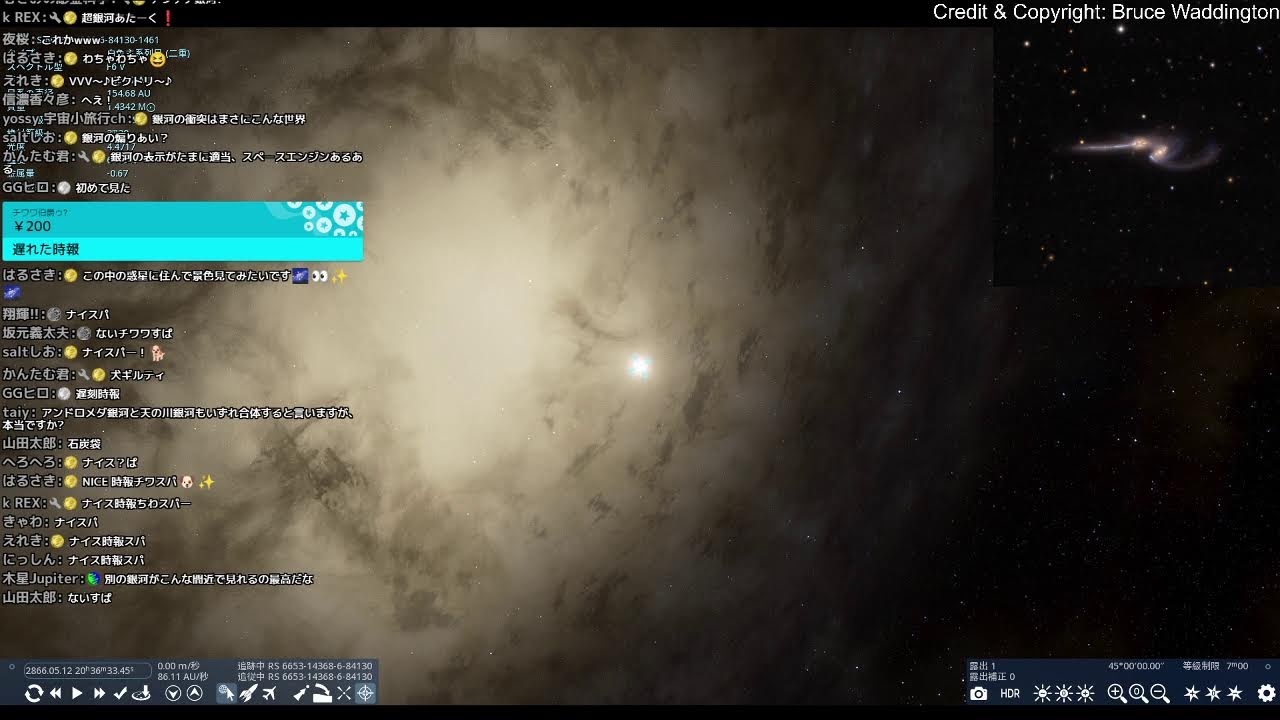Zoom out using the magnifier minus icon
Screen dimensions: 1280x720
click(1160, 693)
